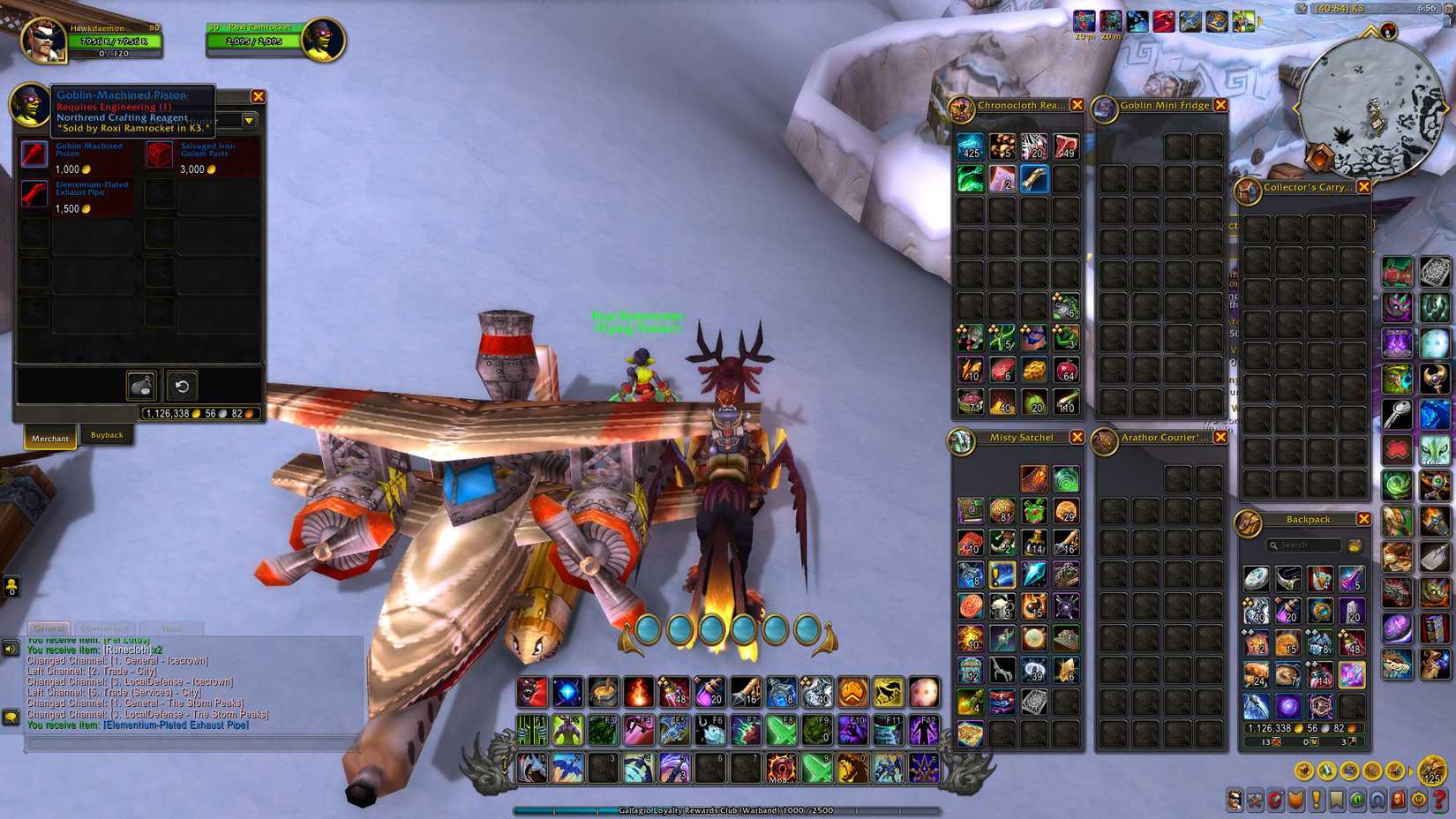Collapse the bag bar with the yellow arrow
Image resolution: width=1456 pixels, height=819 pixels.
pyautogui.click(x=1410, y=770)
